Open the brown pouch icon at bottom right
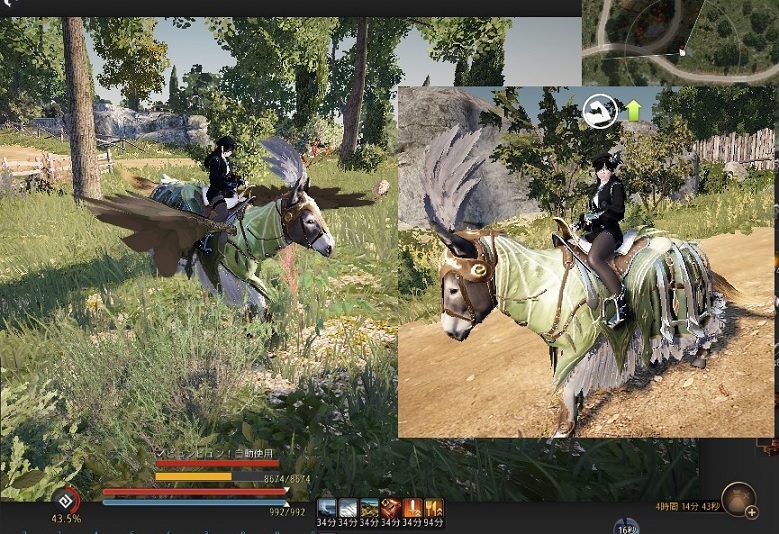This screenshot has height=534, width=779. 739,497
